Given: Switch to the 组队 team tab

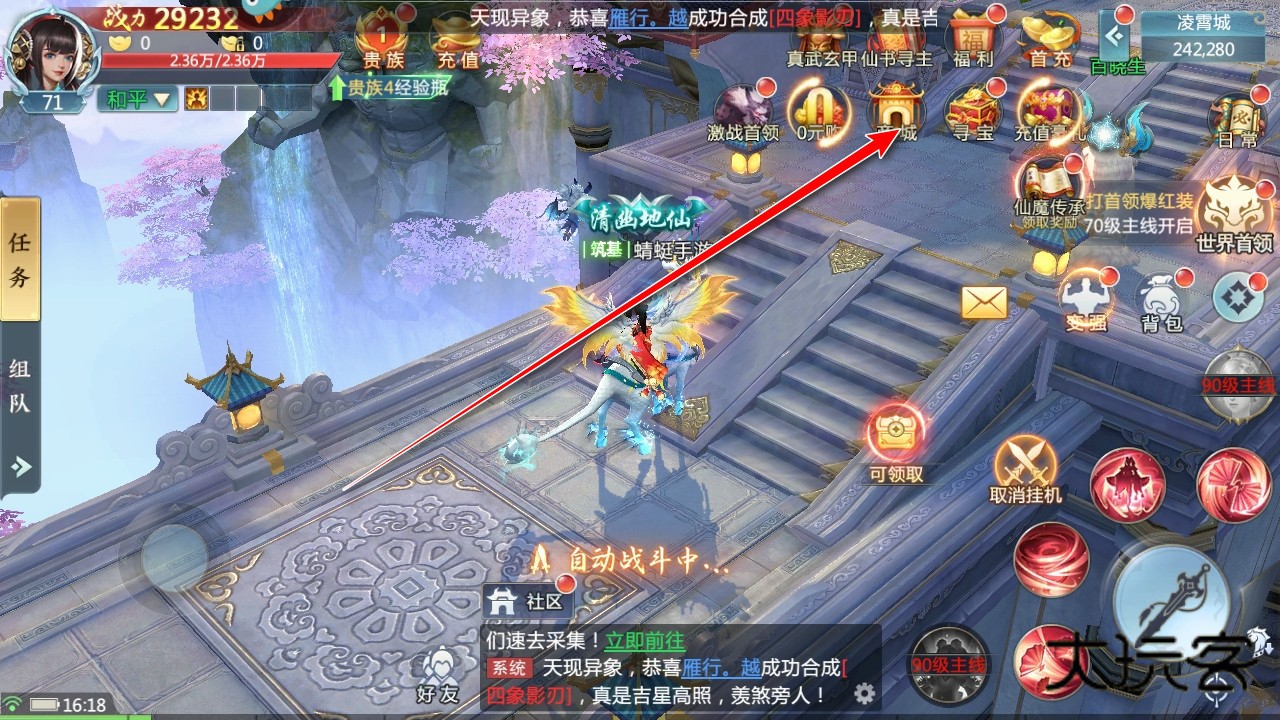Looking at the screenshot, I should pyautogui.click(x=21, y=381).
